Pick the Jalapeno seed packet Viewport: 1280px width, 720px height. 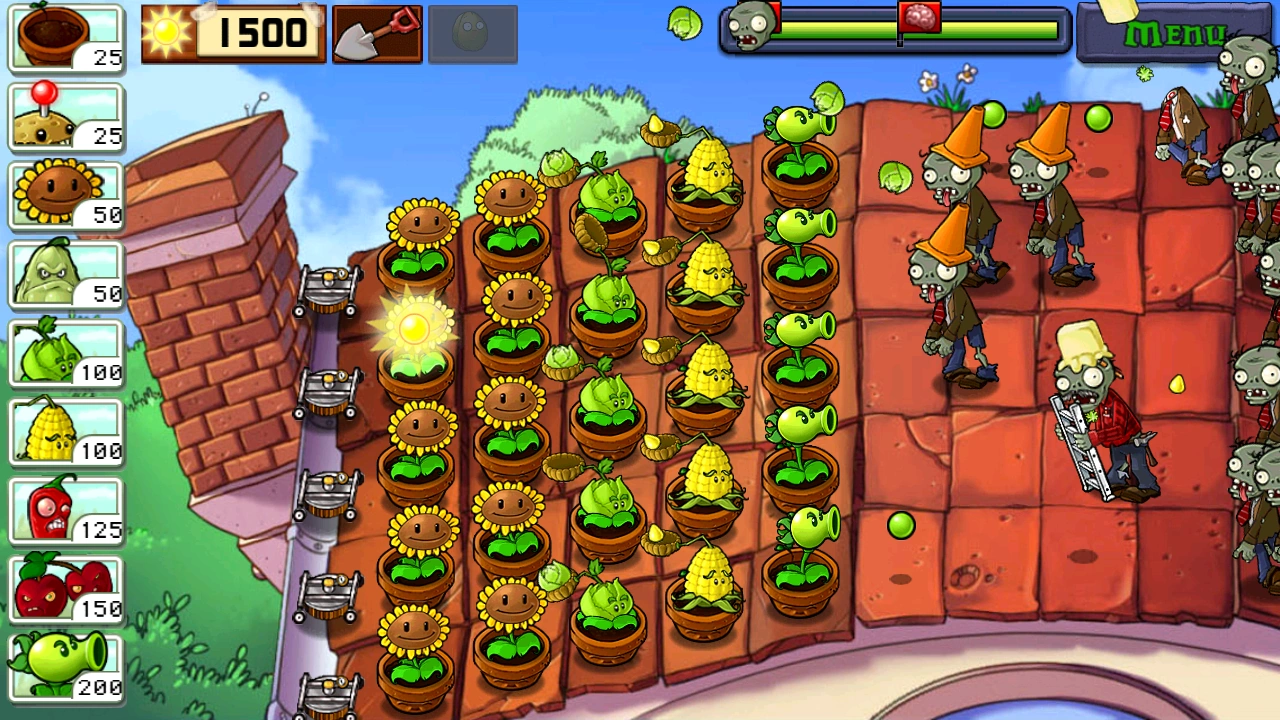[x=66, y=510]
